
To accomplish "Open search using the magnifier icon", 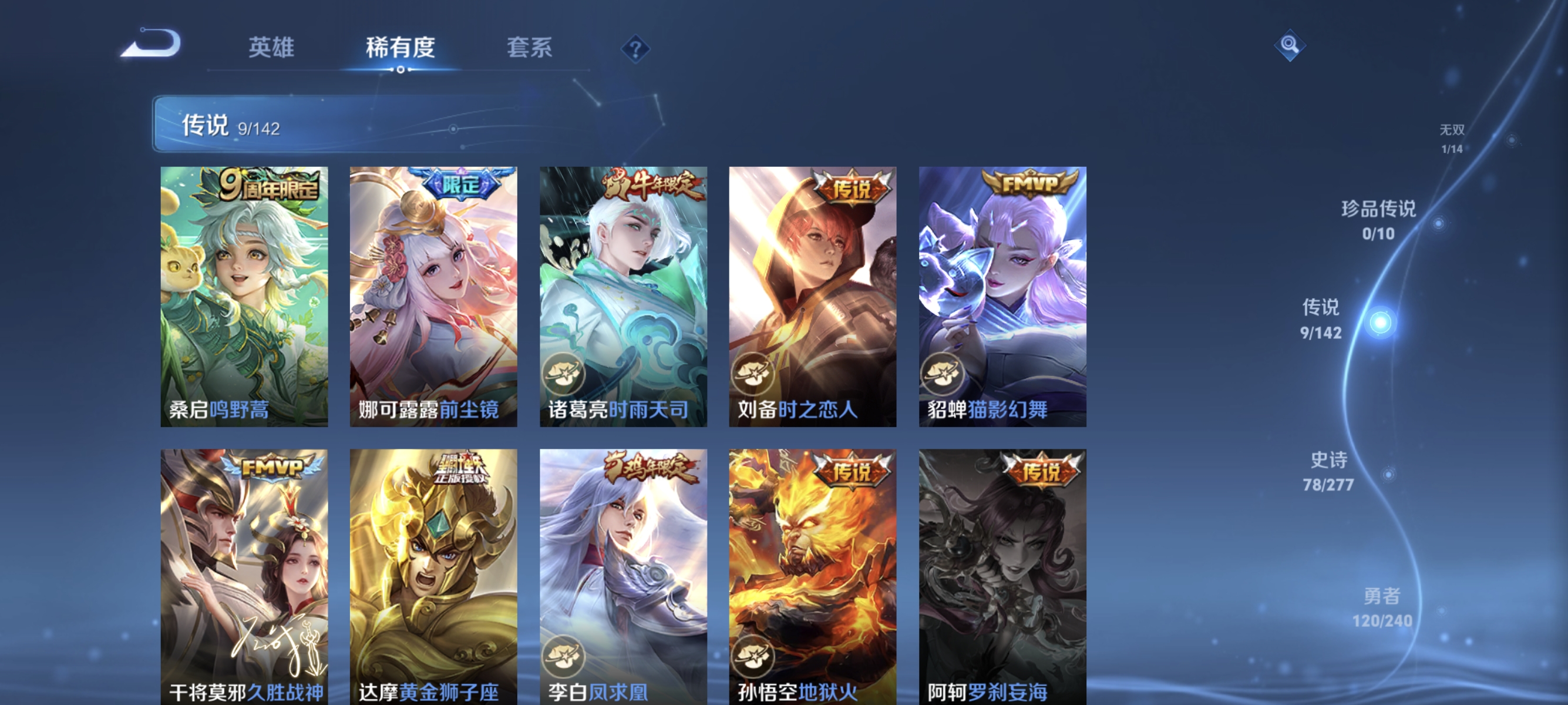I will [1289, 45].
